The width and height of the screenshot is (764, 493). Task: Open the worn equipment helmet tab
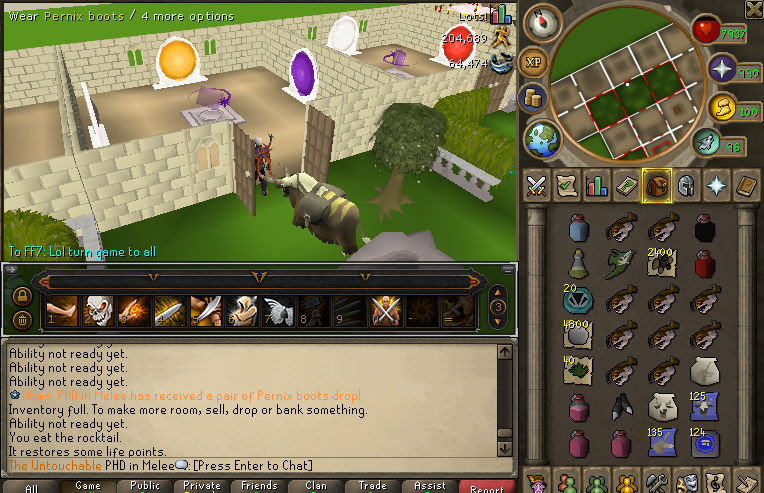[x=686, y=185]
